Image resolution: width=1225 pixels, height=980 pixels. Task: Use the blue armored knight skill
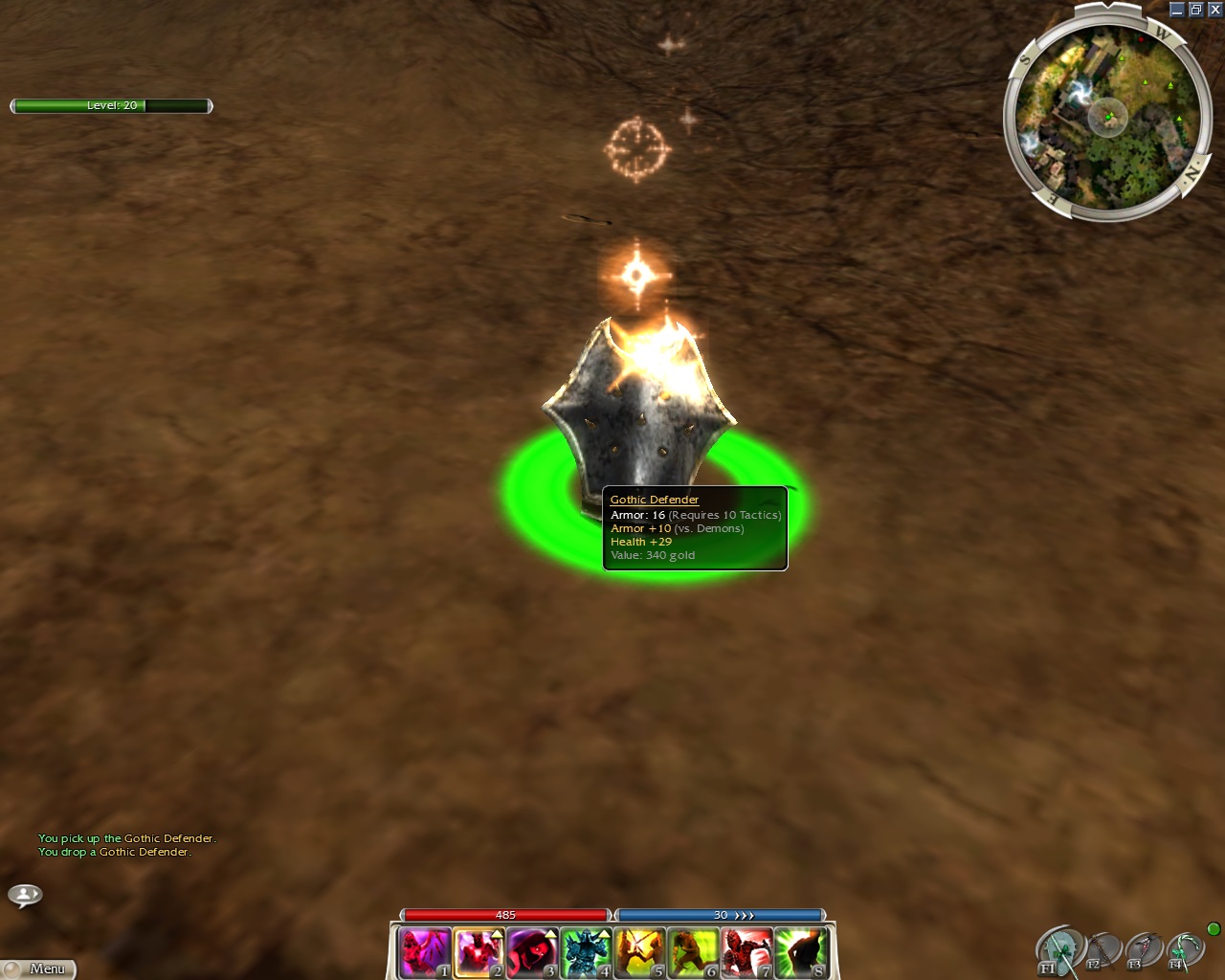coord(585,953)
